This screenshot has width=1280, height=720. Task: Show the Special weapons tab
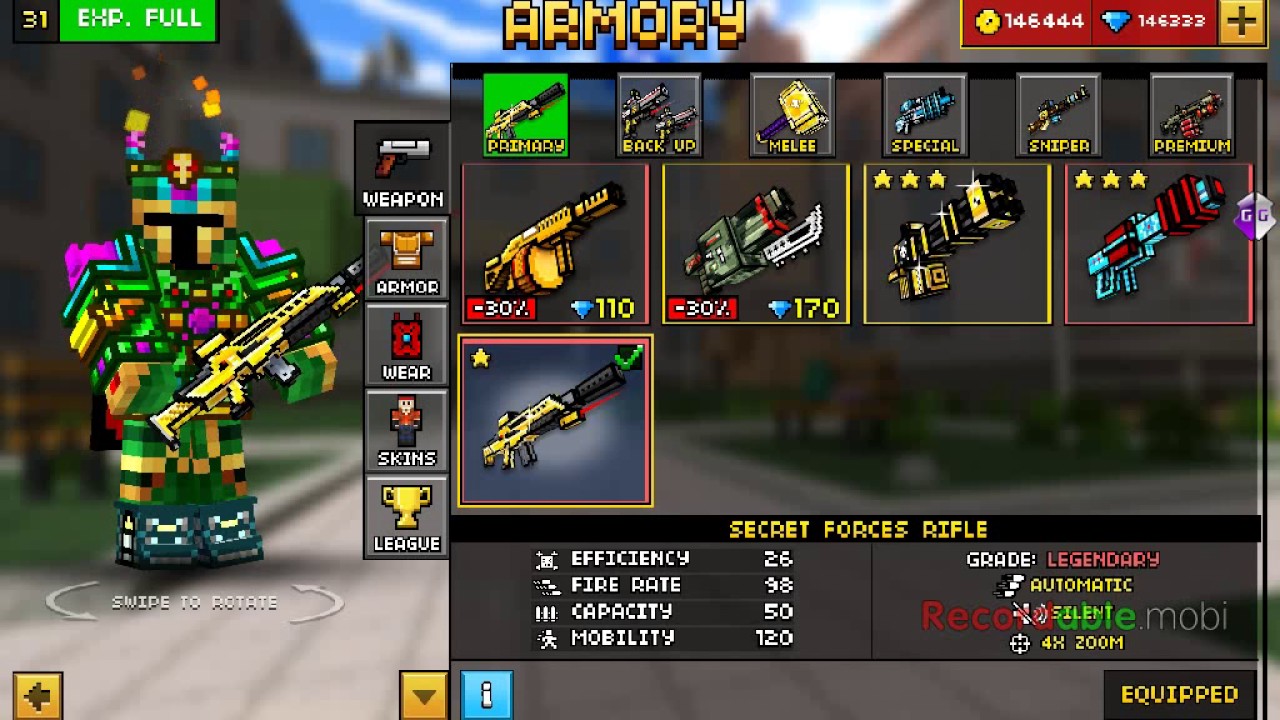point(925,116)
